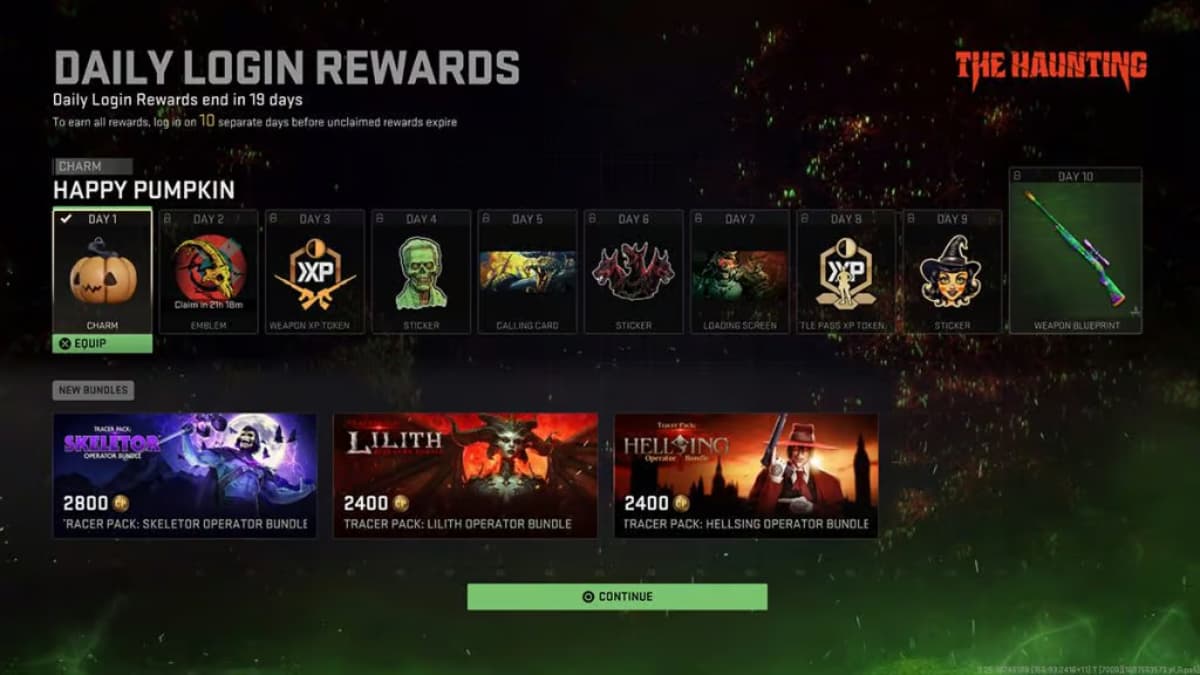Viewport: 1200px width, 675px height.
Task: Select the Day 1 pumpkin charm reward
Action: tap(102, 272)
